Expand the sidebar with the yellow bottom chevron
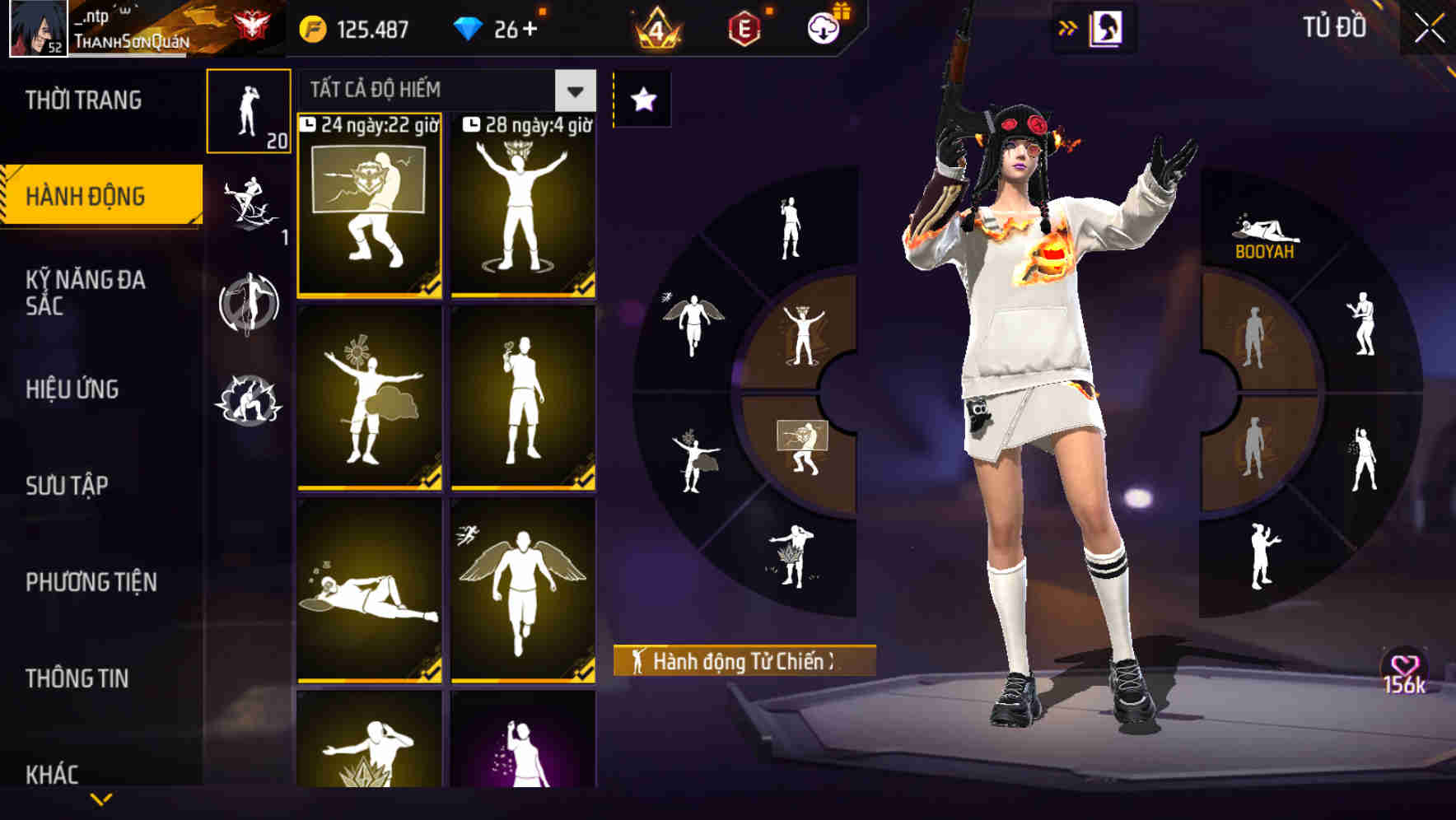This screenshot has height=820, width=1456. point(101,801)
